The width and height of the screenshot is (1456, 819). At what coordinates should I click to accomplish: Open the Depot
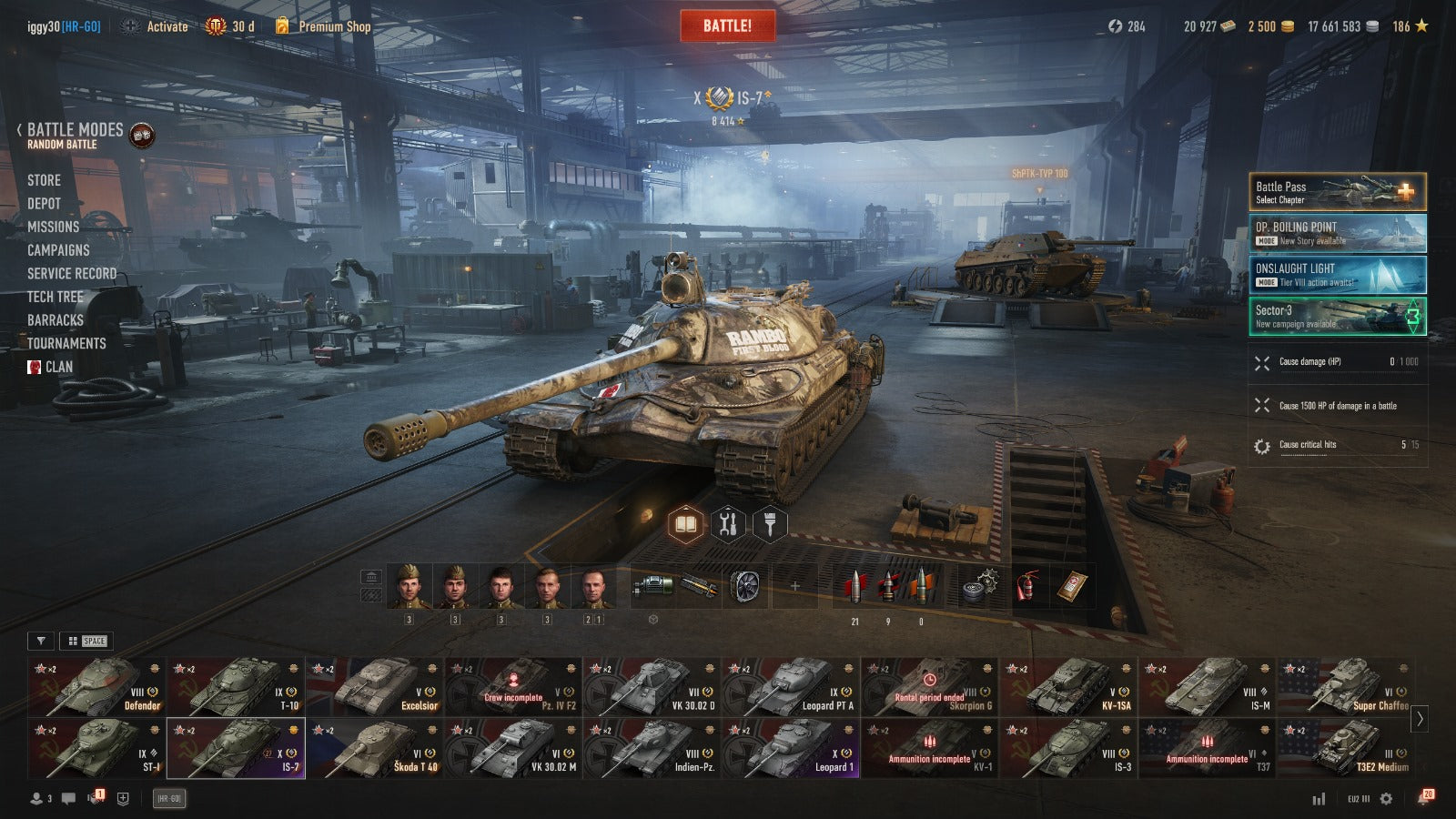pos(44,204)
